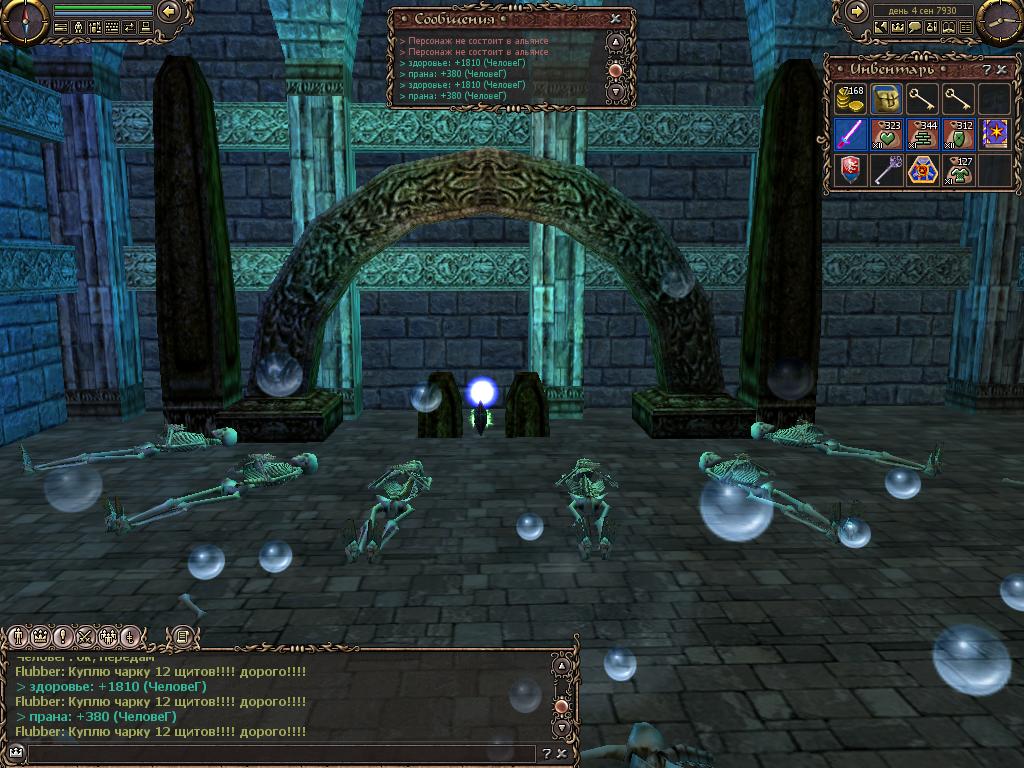1024x768 pixels.
Task: Select the glowing pink sword slot
Action: click(850, 133)
